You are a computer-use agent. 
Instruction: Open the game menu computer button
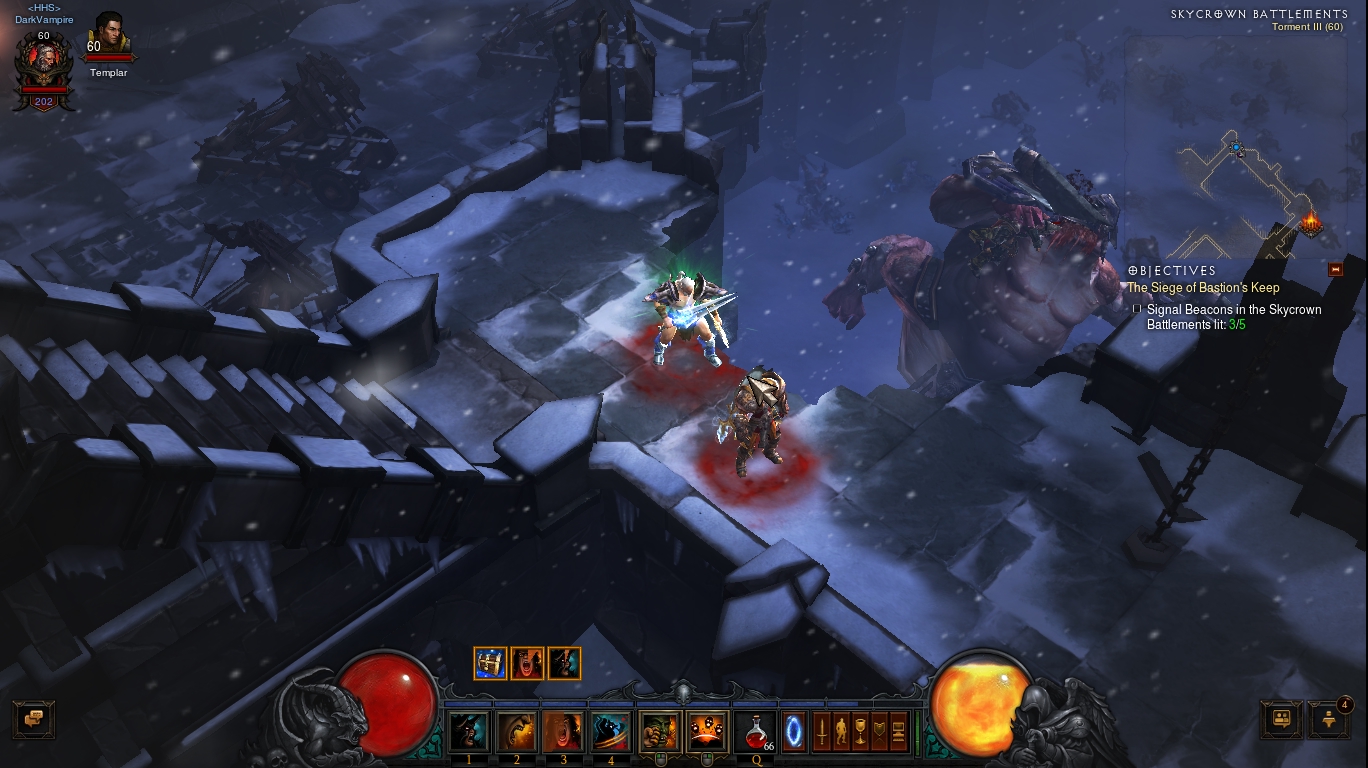tap(898, 731)
